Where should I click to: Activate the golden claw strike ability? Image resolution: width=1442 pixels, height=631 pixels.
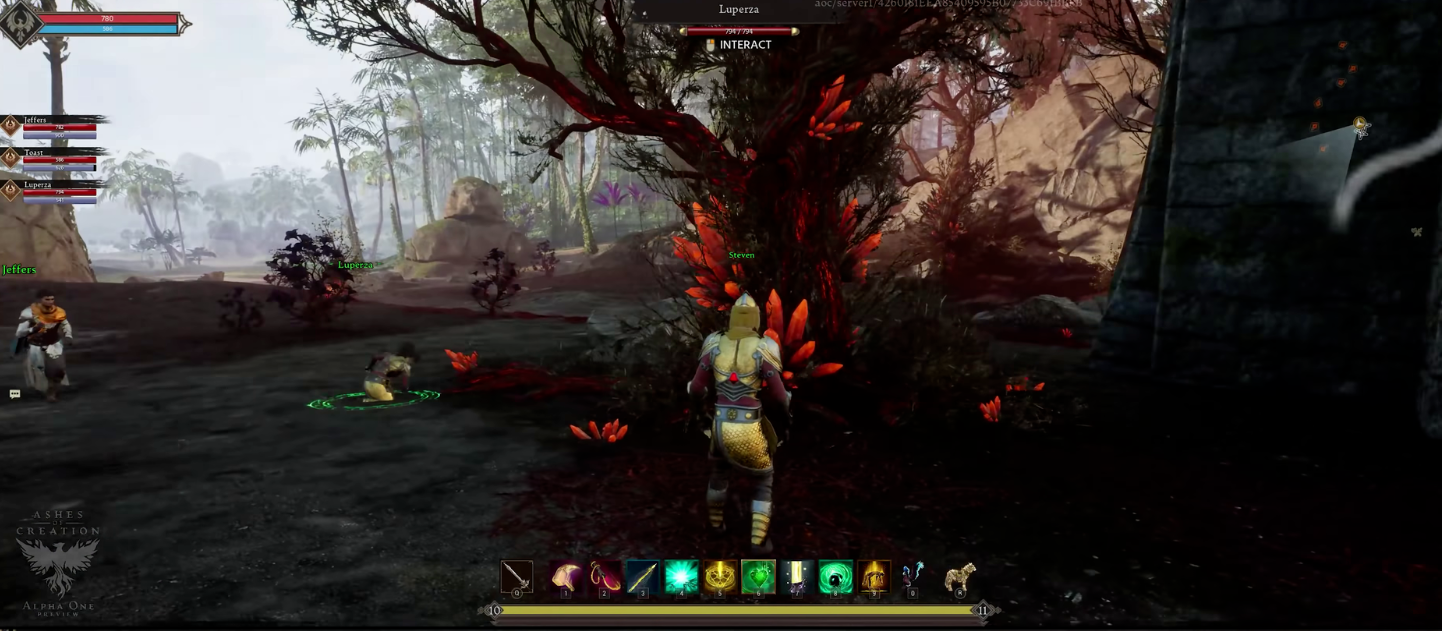pos(566,577)
